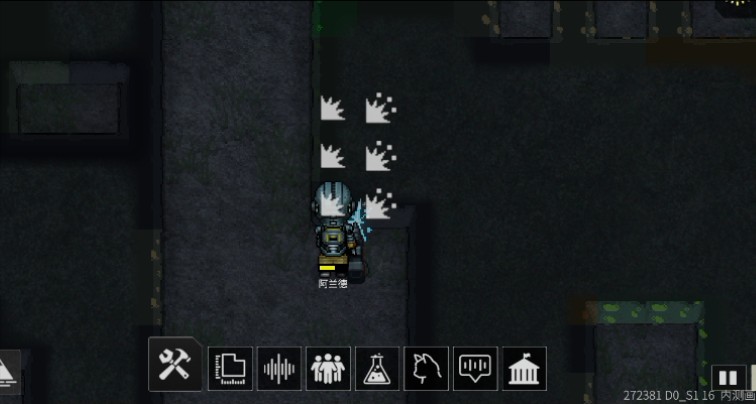The width and height of the screenshot is (756, 404).
Task: Open the bank building menu
Action: pos(524,369)
